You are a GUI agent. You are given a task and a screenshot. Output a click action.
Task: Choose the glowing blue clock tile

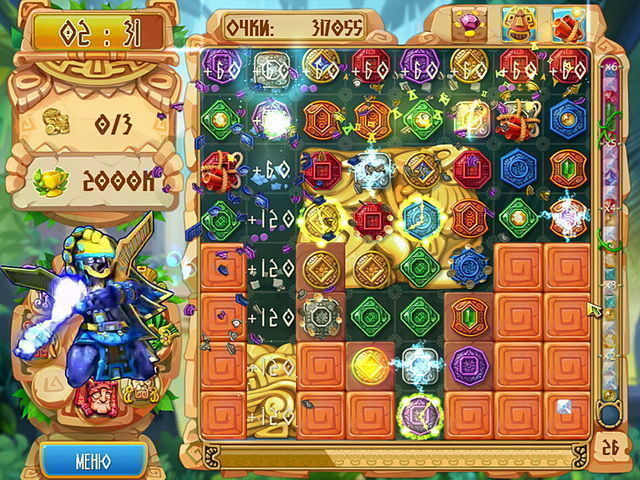point(420,218)
